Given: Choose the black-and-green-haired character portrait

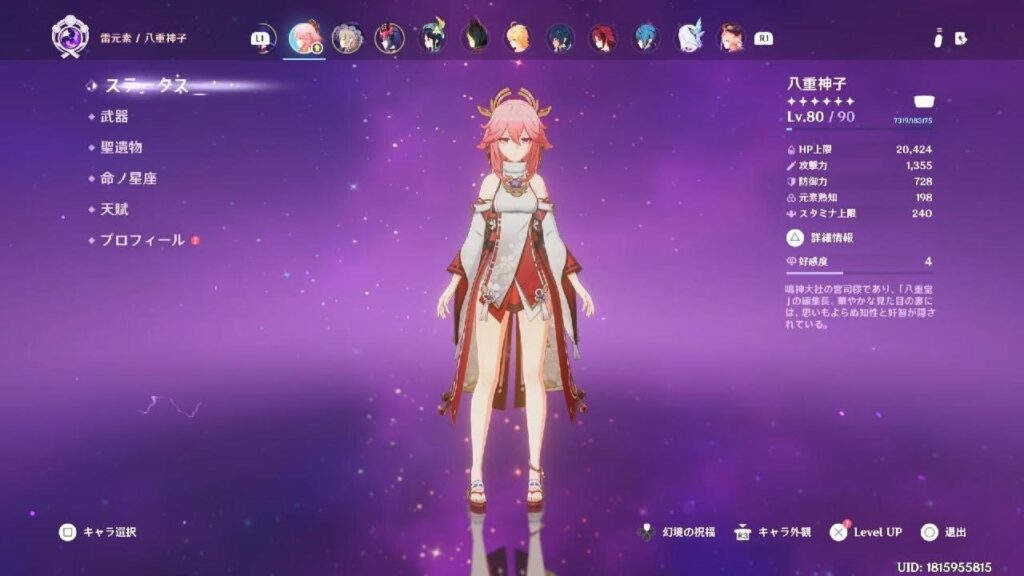Looking at the screenshot, I should click(x=475, y=38).
